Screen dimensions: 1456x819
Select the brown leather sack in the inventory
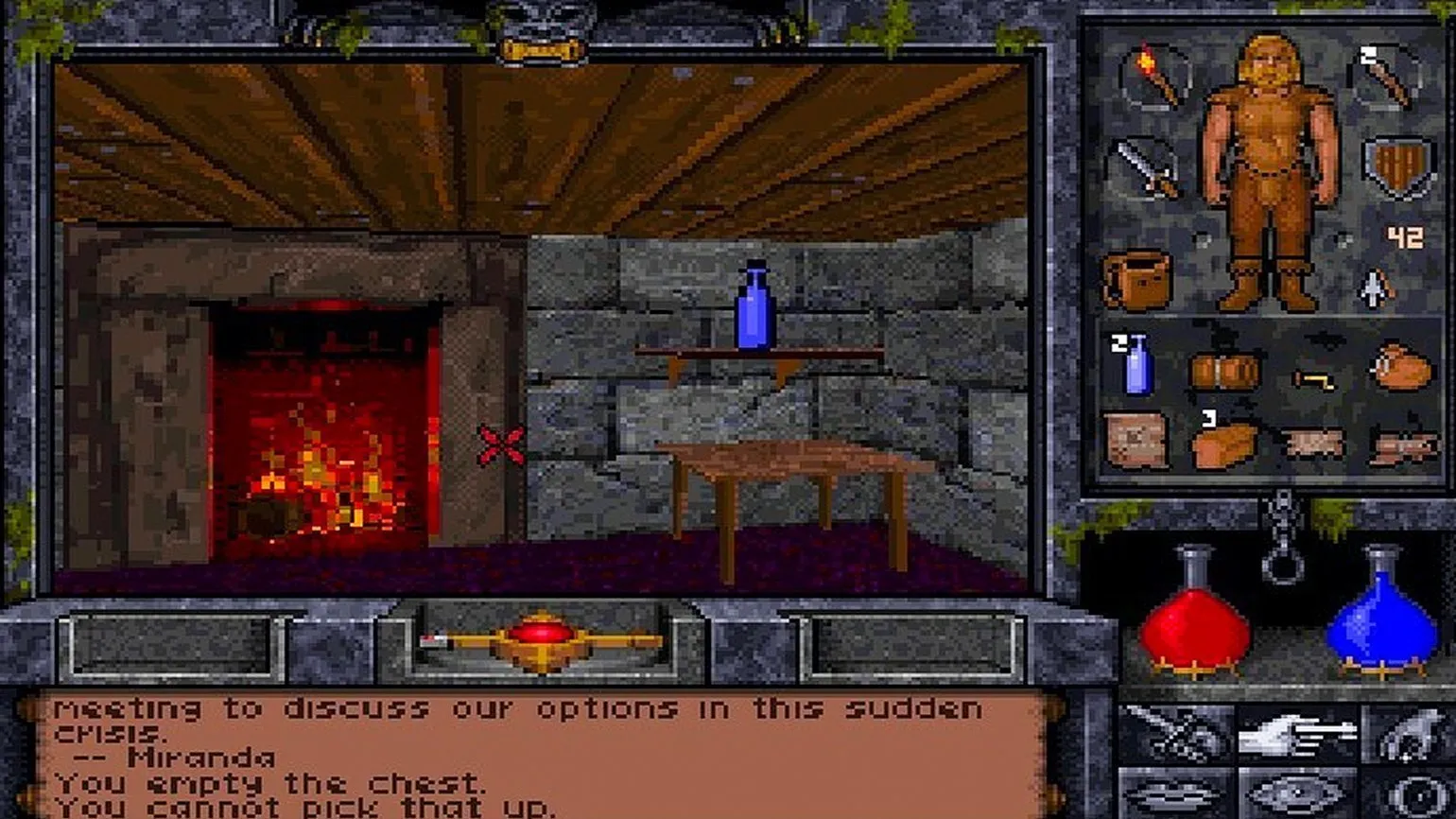click(1402, 367)
